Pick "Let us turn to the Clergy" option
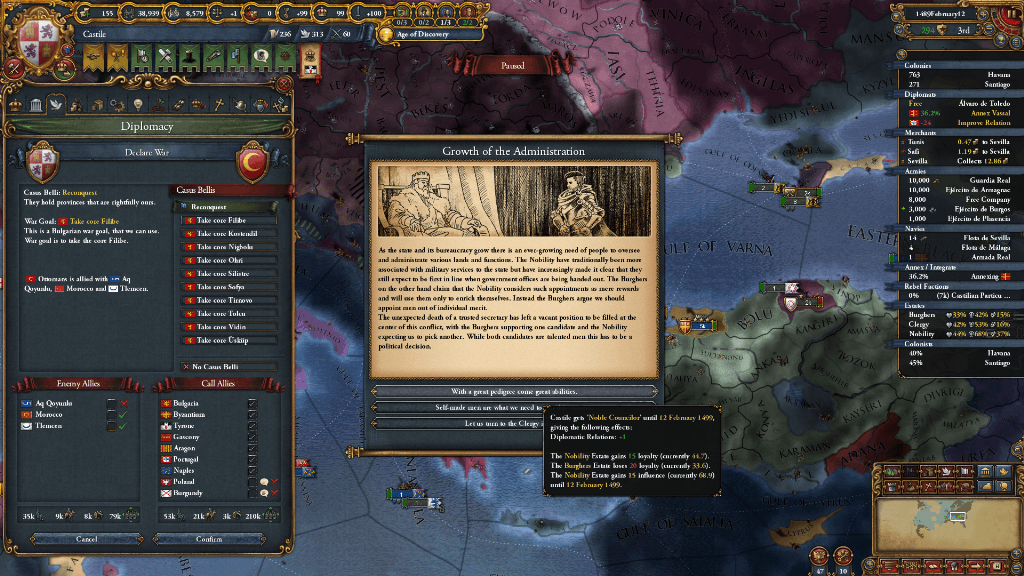The image size is (1024, 576). pos(460,423)
